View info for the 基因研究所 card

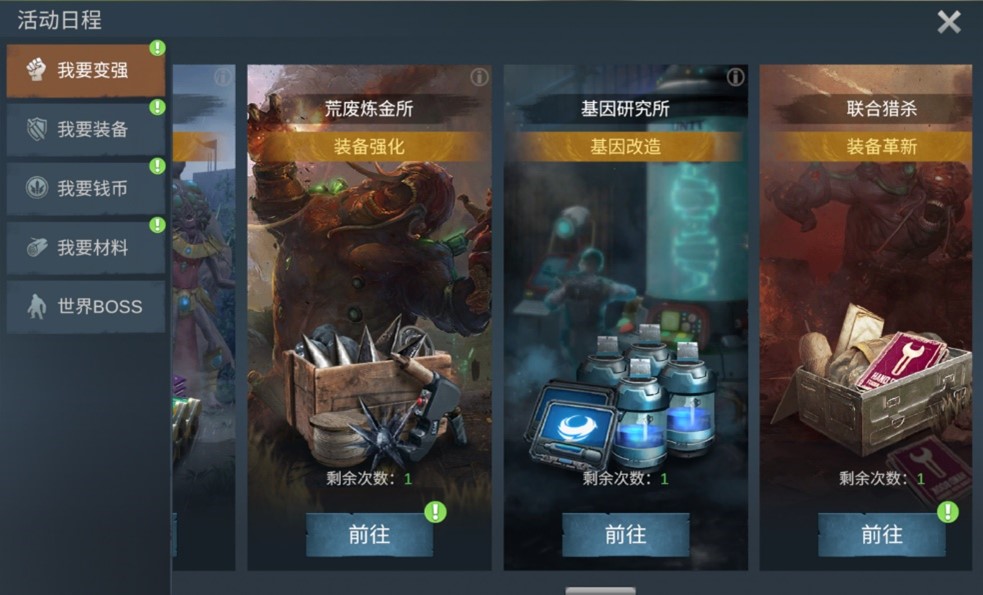coord(735,77)
